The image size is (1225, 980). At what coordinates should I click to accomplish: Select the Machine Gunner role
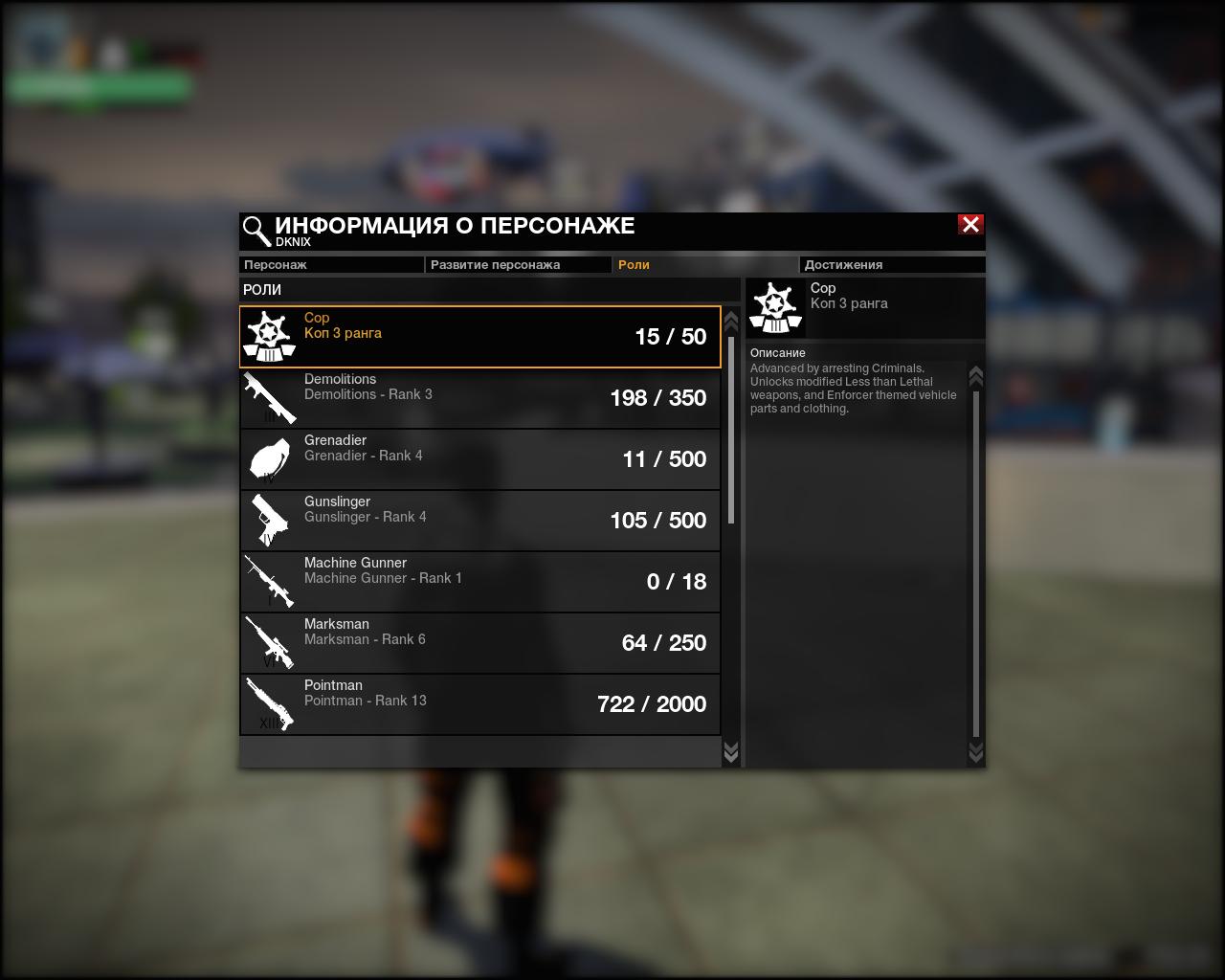pos(479,582)
